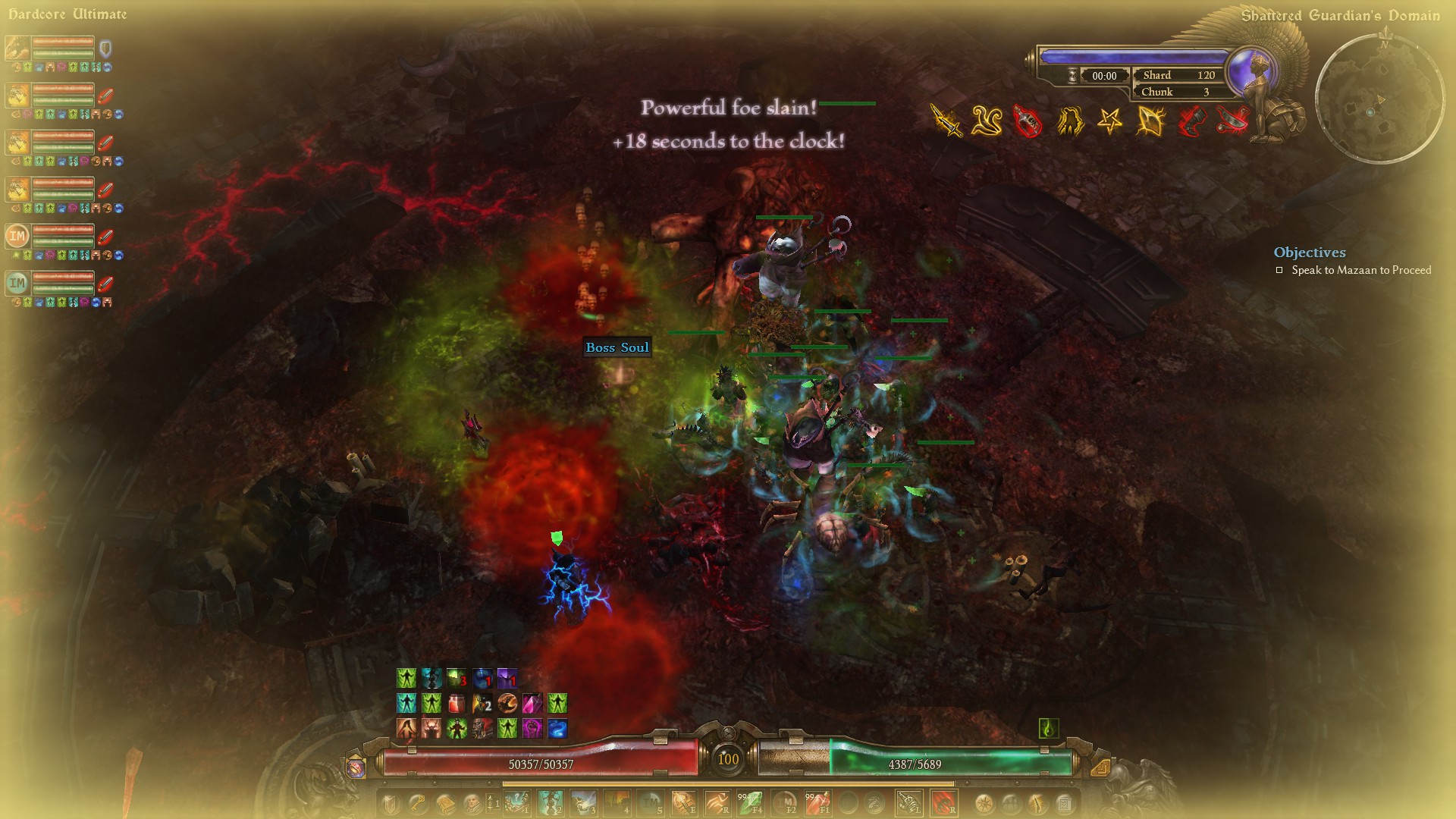Use the red health potion slot

pyautogui.click(x=818, y=802)
